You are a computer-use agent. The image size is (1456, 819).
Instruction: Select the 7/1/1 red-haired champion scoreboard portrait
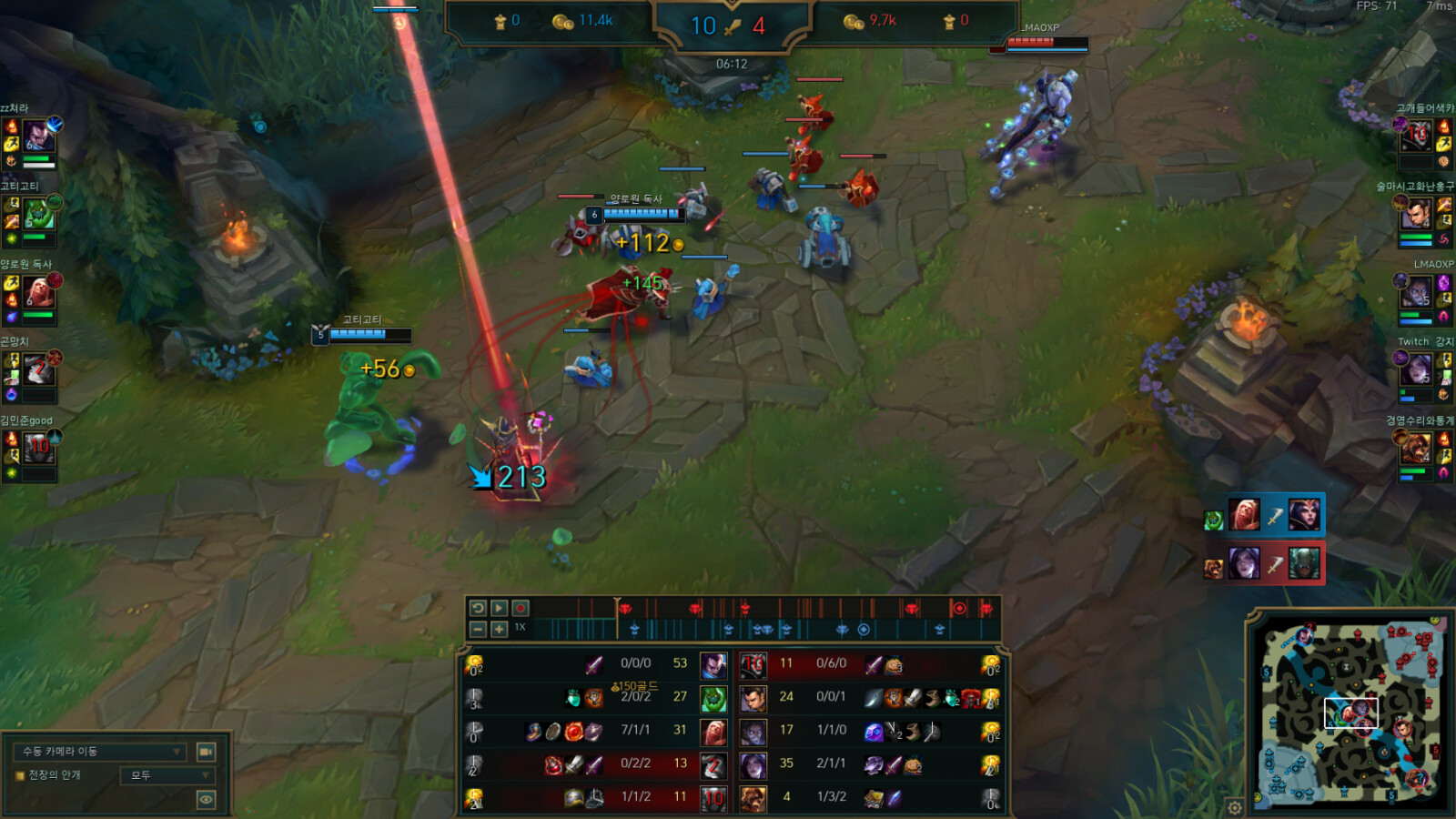click(x=713, y=732)
